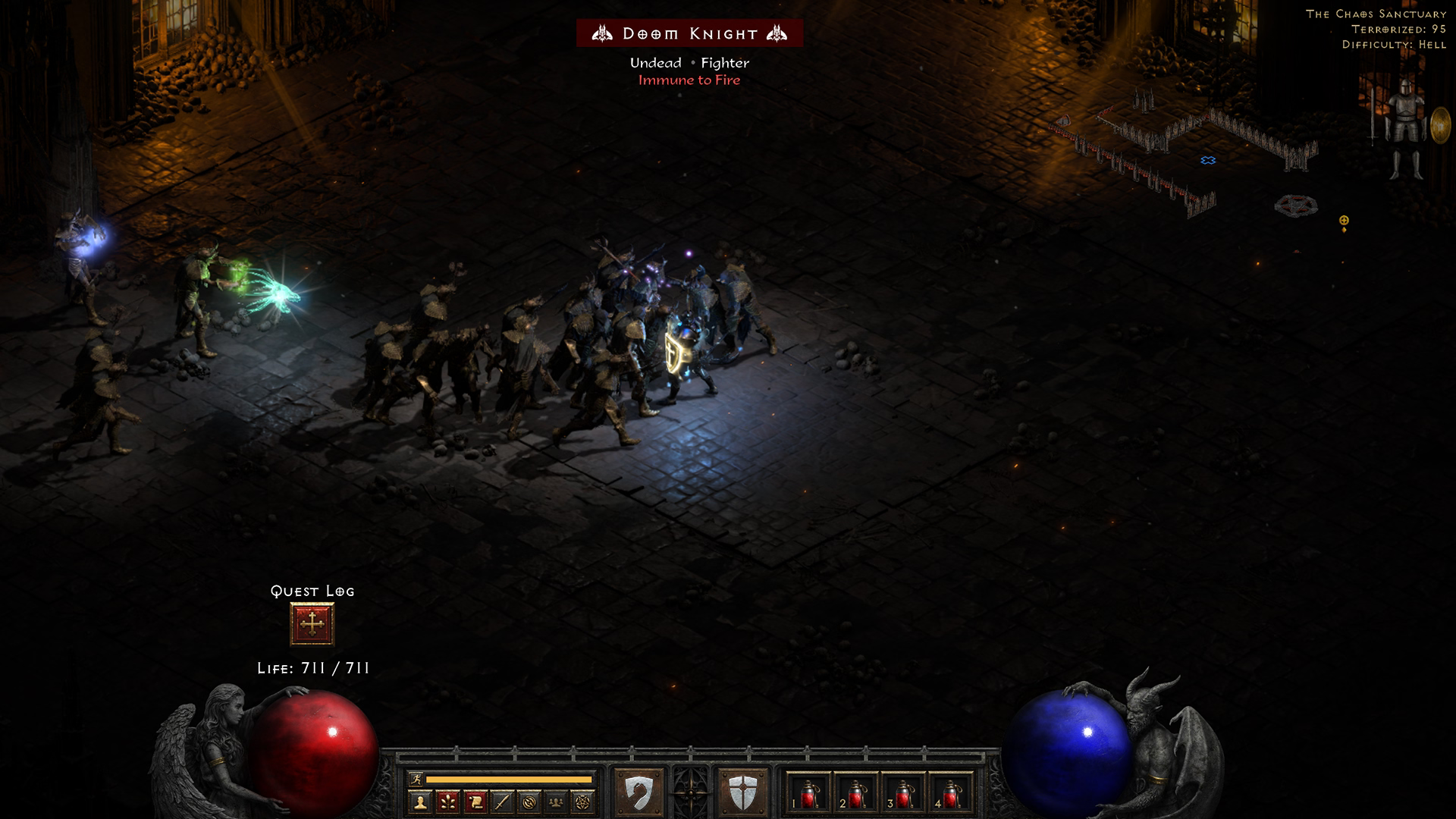Open the character sheet bust icon
1456x819 pixels.
click(421, 802)
